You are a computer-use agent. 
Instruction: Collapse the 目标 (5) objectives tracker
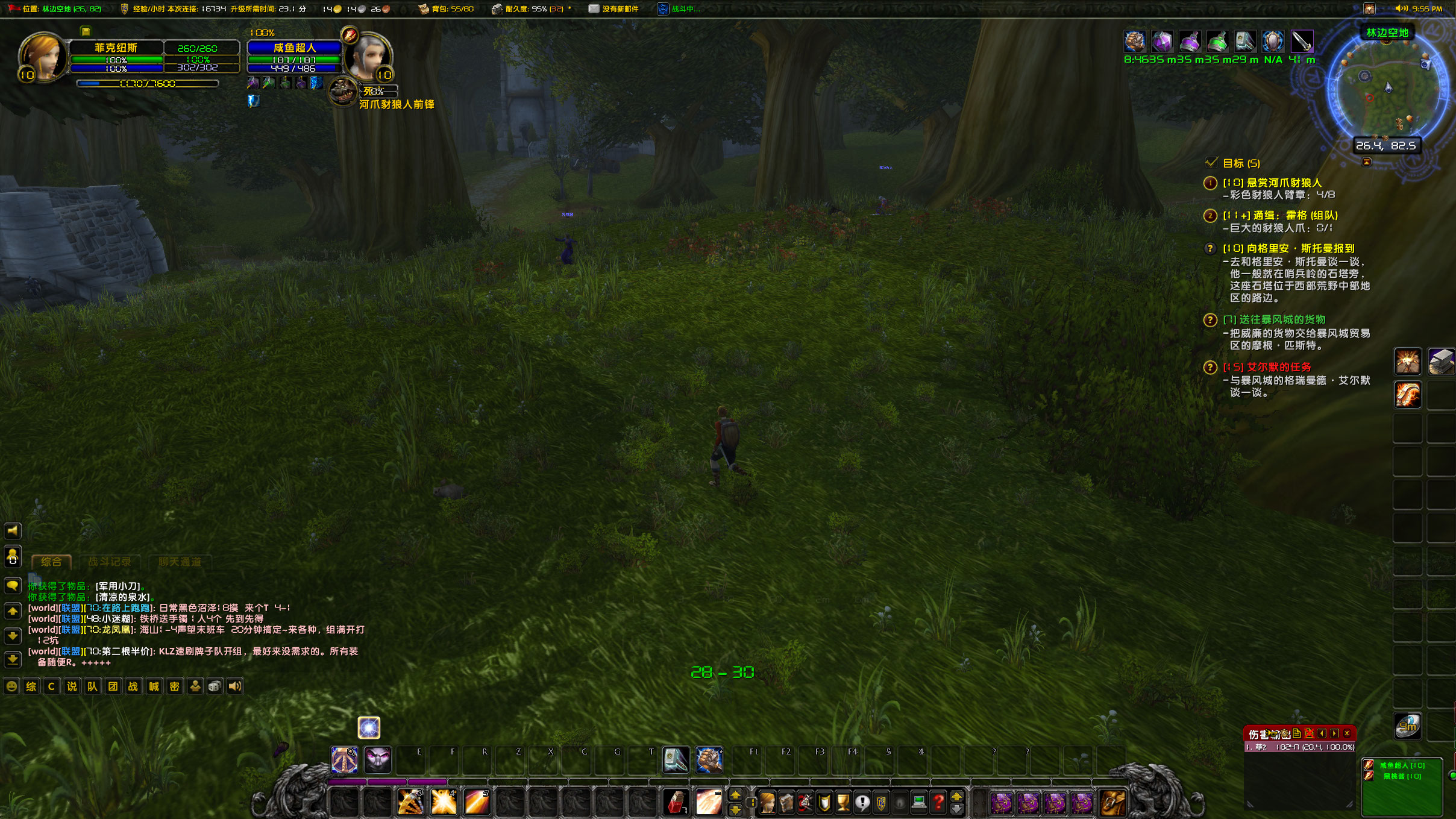1213,162
